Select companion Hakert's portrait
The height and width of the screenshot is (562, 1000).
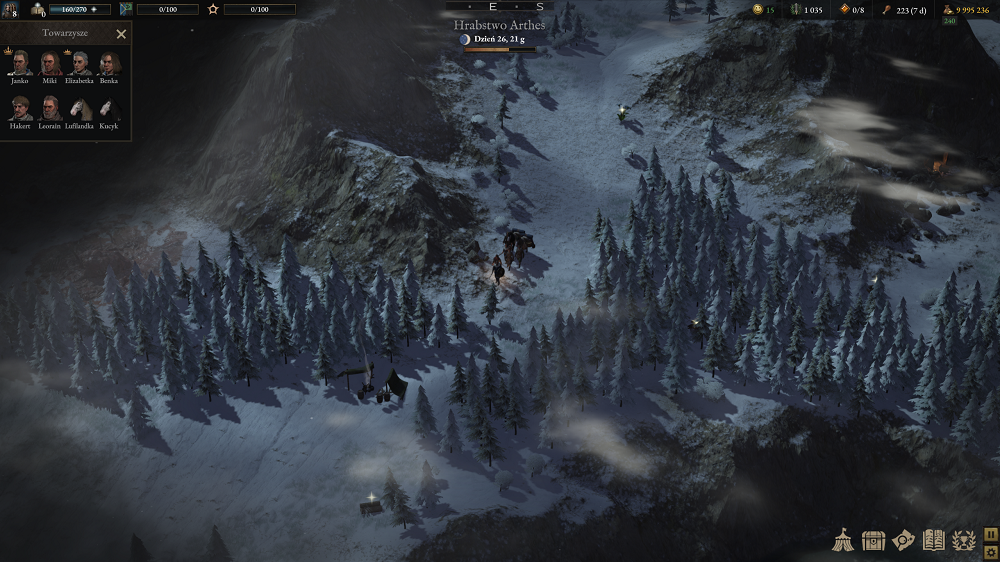(x=21, y=108)
